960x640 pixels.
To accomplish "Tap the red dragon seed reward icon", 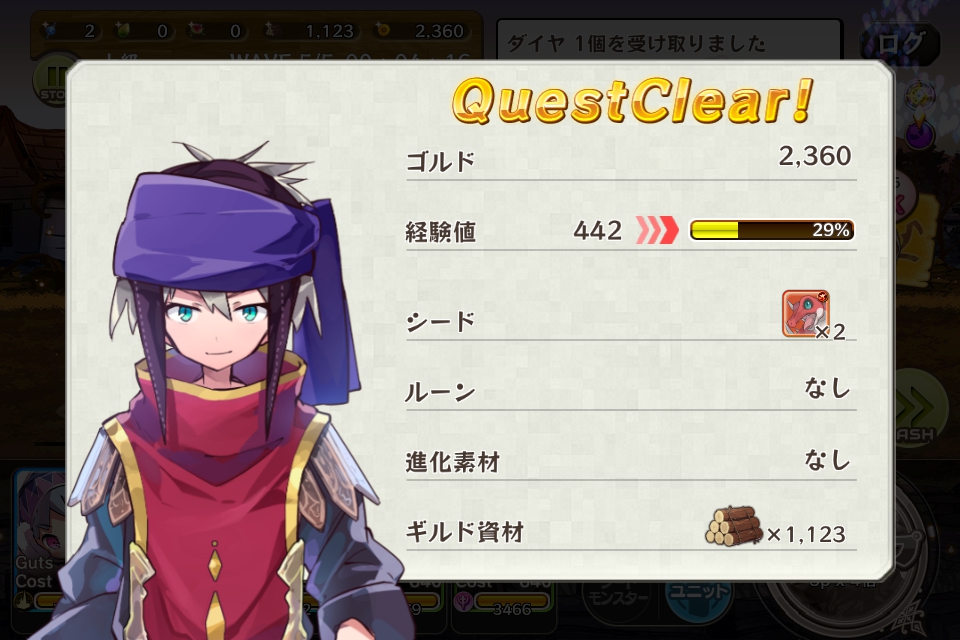I will [x=805, y=314].
